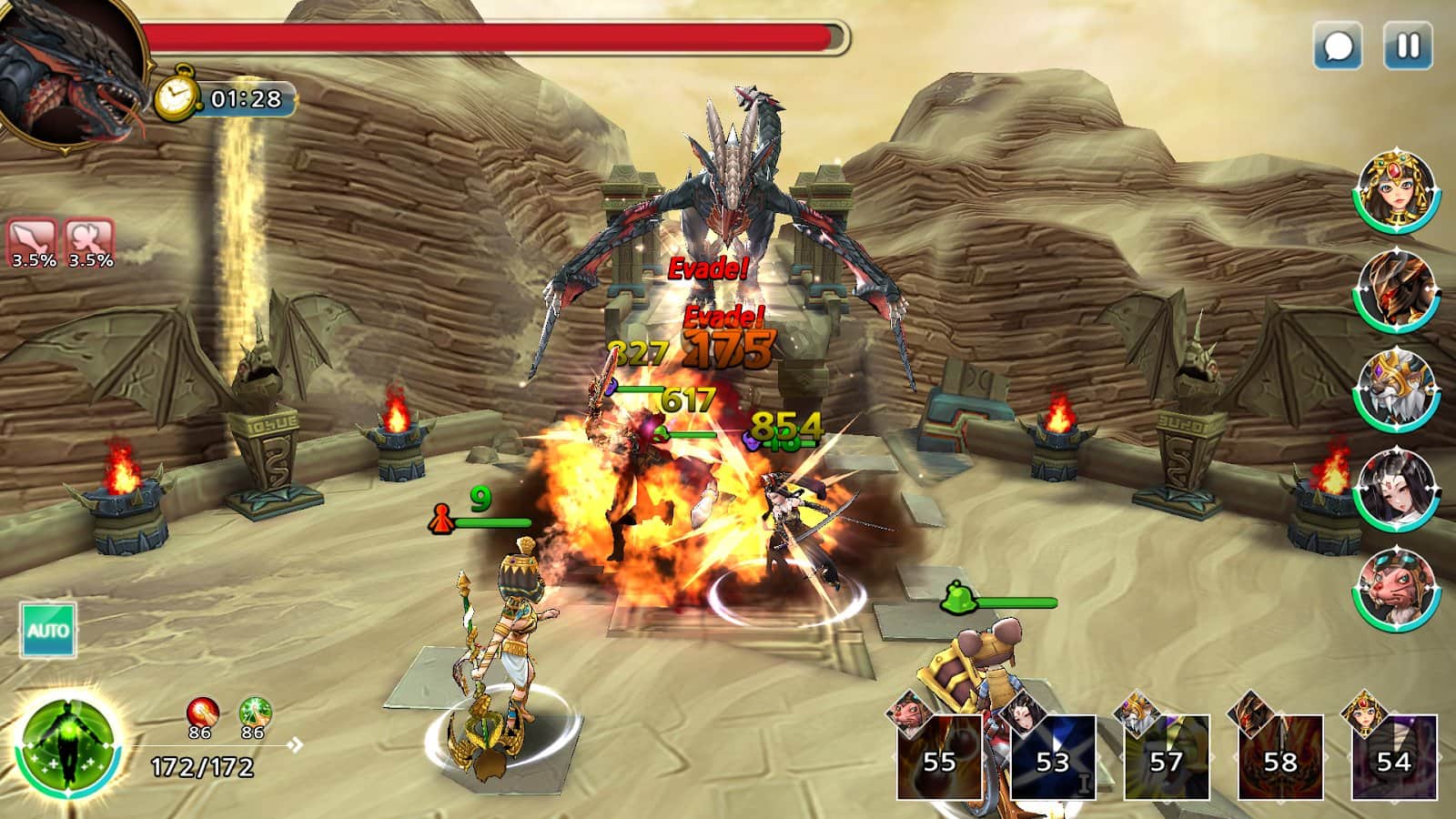This screenshot has height=819, width=1456.
Task: Pause the battle
Action: [1407, 45]
